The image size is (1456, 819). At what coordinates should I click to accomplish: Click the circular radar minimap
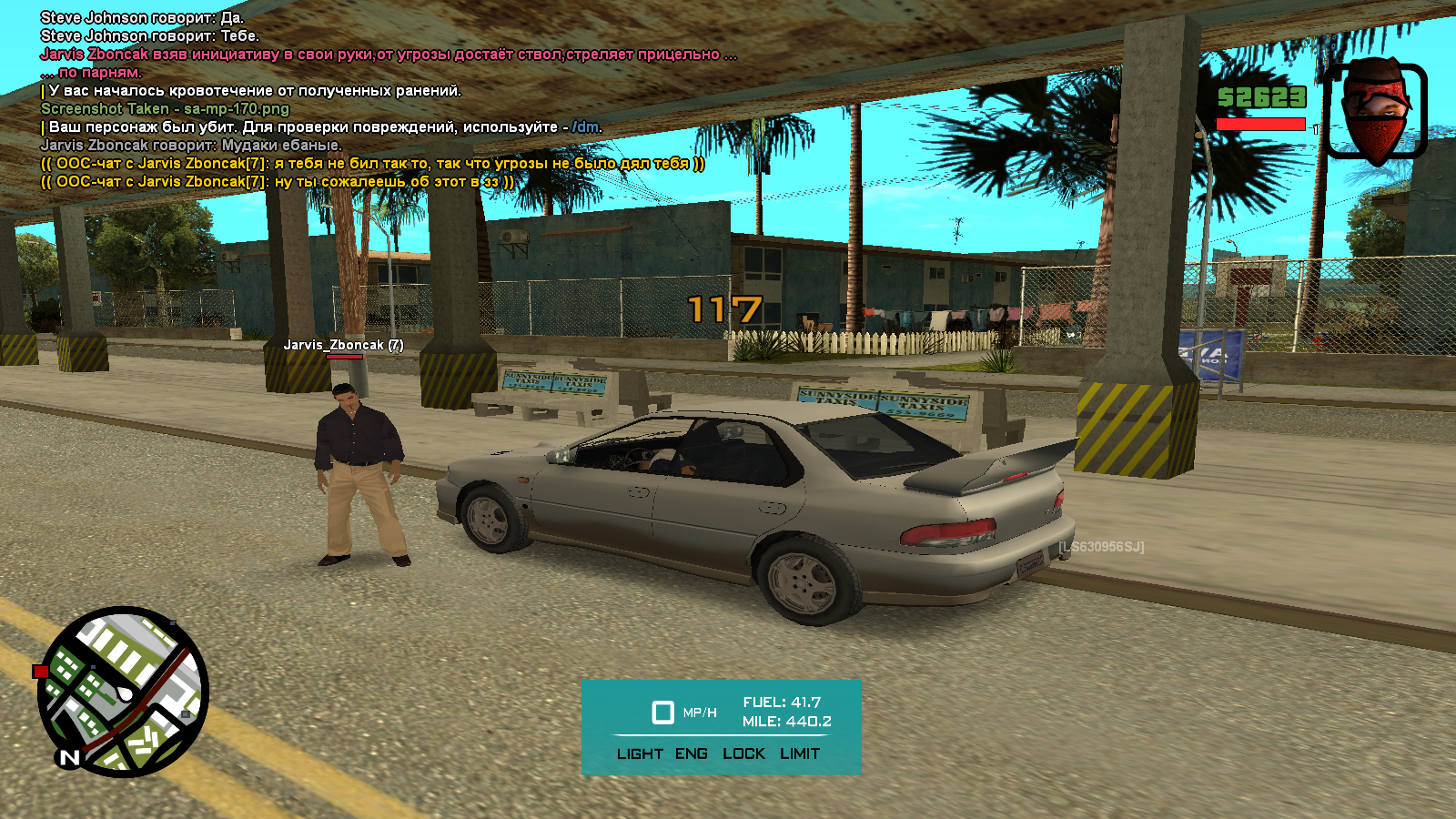click(124, 692)
